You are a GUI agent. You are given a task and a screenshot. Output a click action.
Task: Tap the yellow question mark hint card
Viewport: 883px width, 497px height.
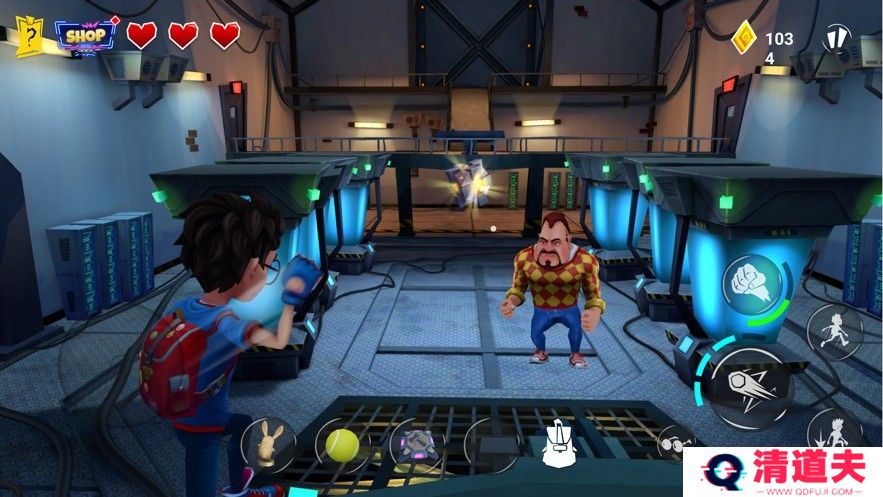coord(31,36)
